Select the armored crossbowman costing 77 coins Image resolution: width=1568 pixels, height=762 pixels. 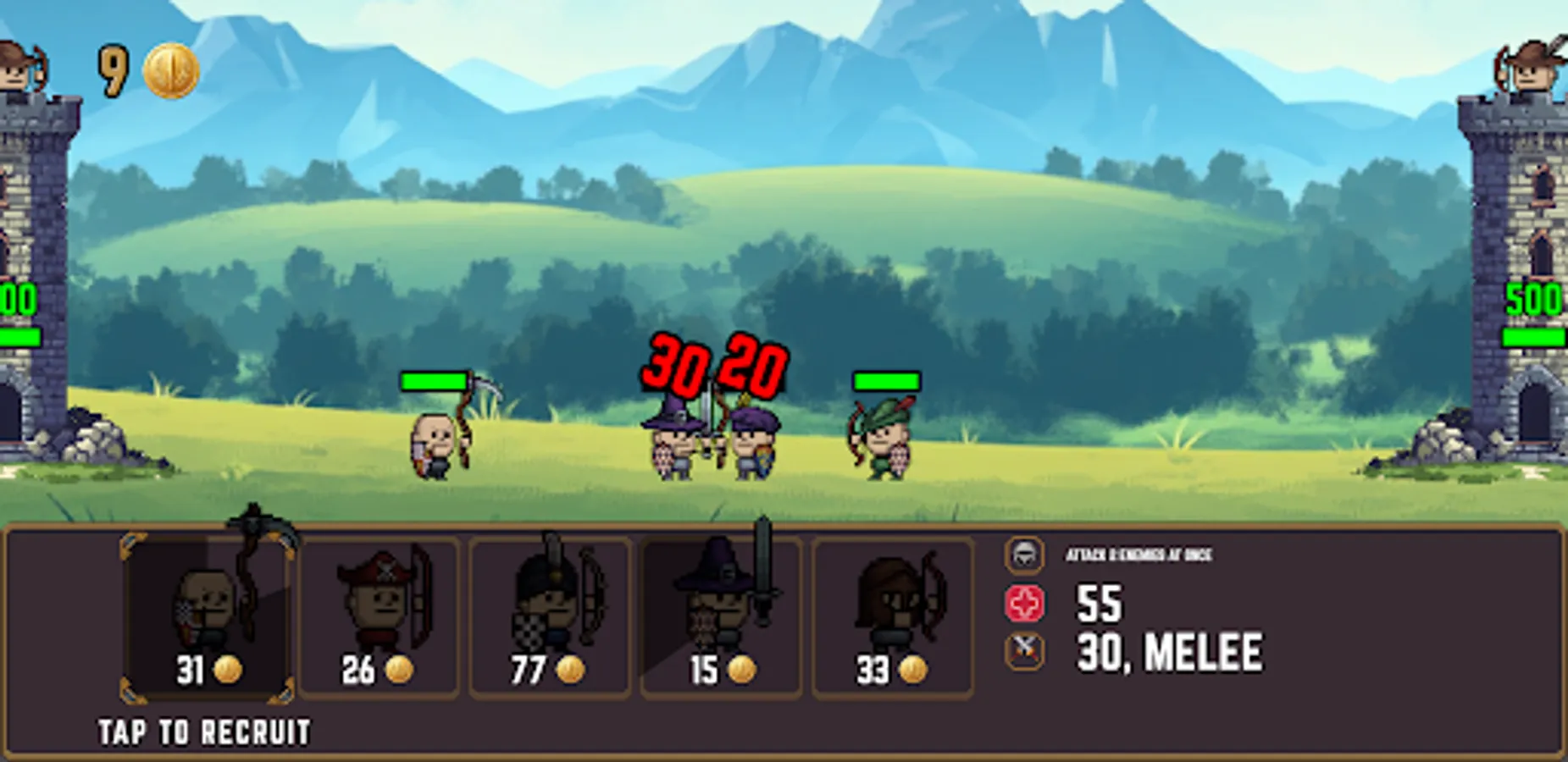(x=551, y=610)
